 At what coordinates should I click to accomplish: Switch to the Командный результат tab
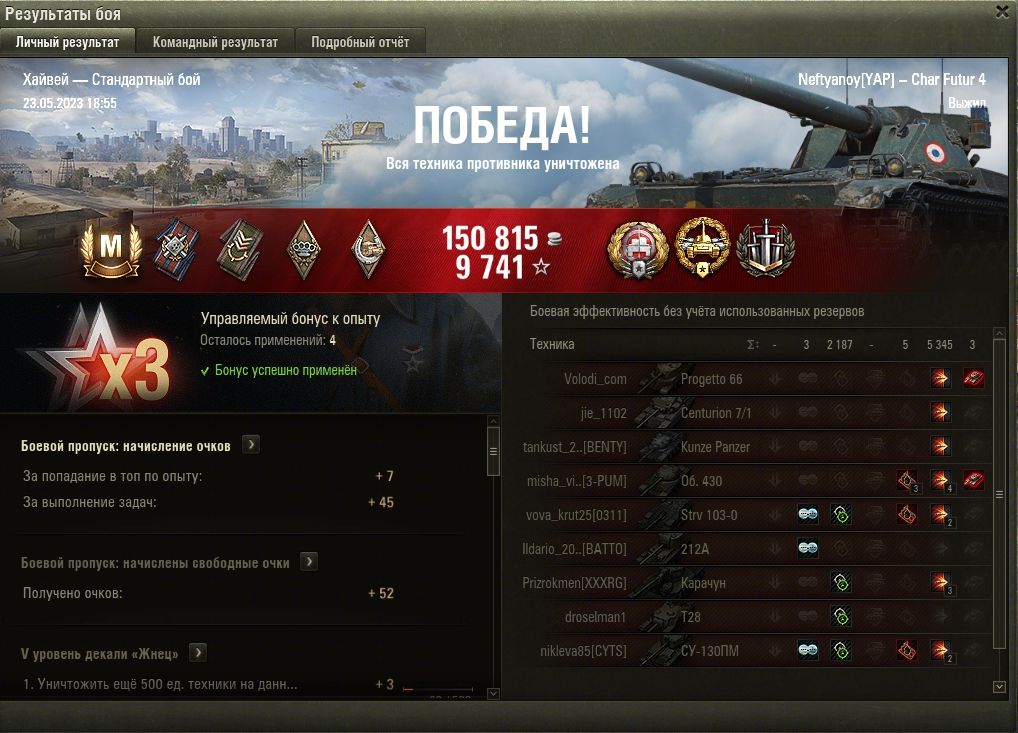click(x=215, y=42)
